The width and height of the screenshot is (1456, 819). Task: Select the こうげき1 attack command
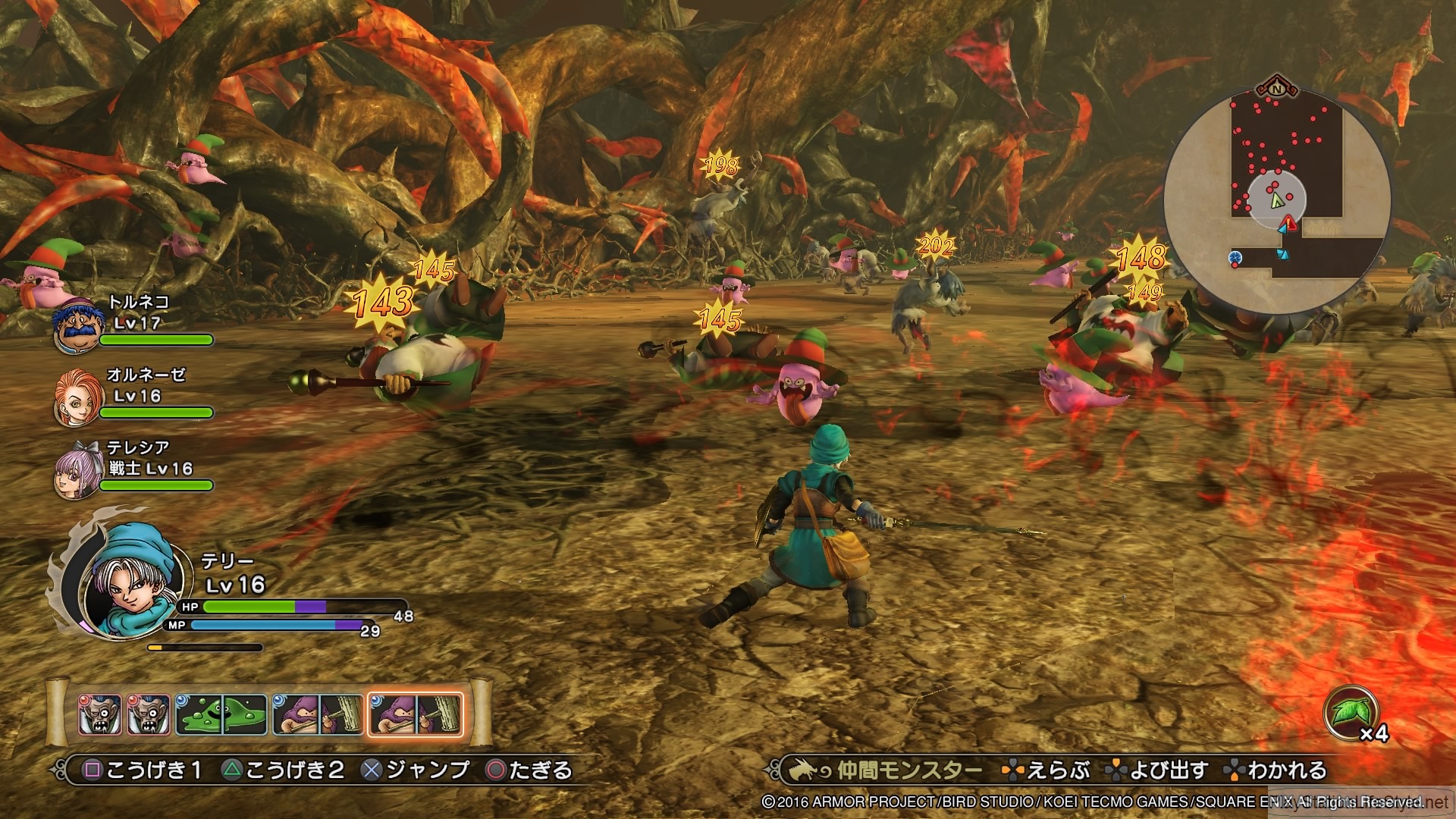[140, 768]
